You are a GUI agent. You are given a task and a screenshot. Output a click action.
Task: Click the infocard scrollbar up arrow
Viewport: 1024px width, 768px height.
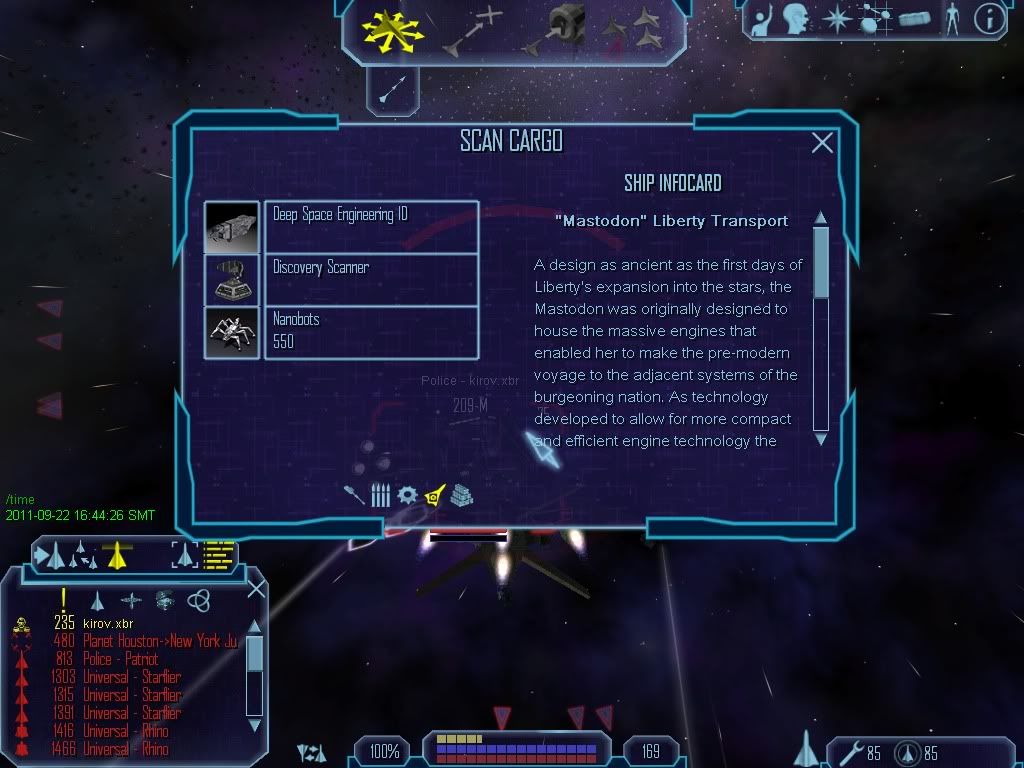coord(821,218)
